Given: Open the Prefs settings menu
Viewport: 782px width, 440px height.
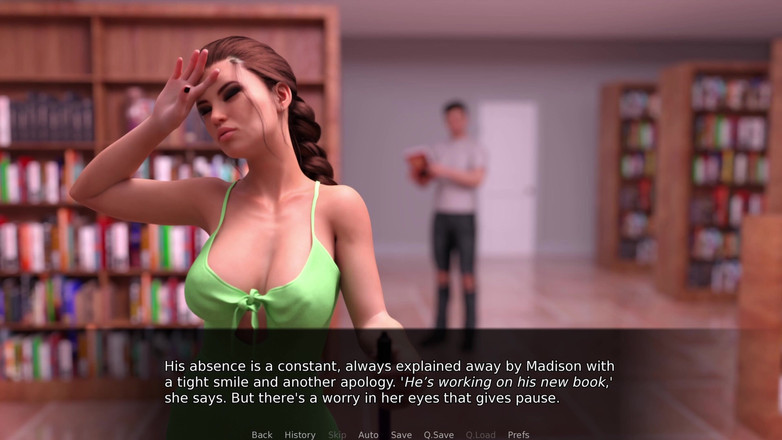Looking at the screenshot, I should click(518, 435).
